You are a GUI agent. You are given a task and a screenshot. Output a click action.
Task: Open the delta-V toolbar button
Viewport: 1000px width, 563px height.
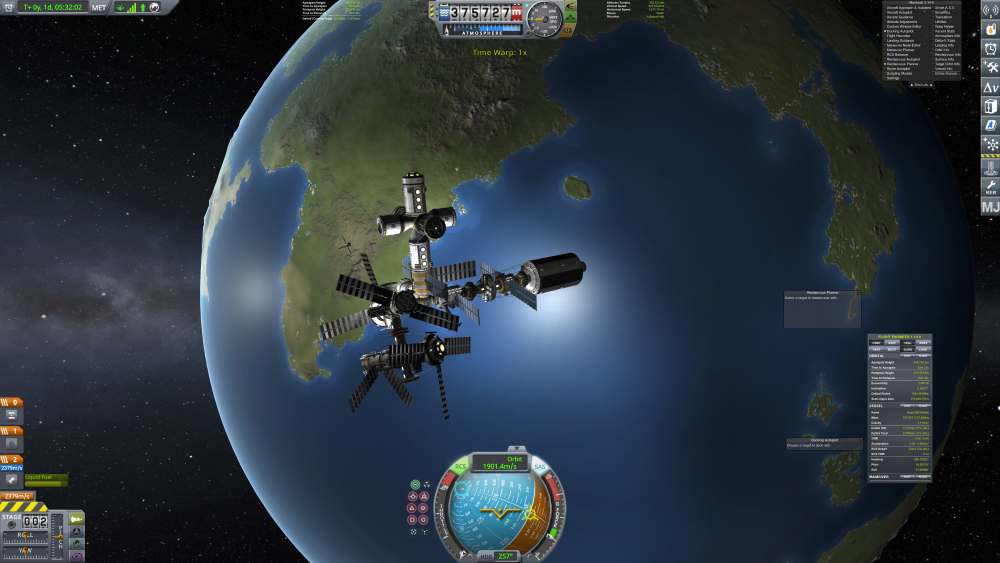coord(989,87)
